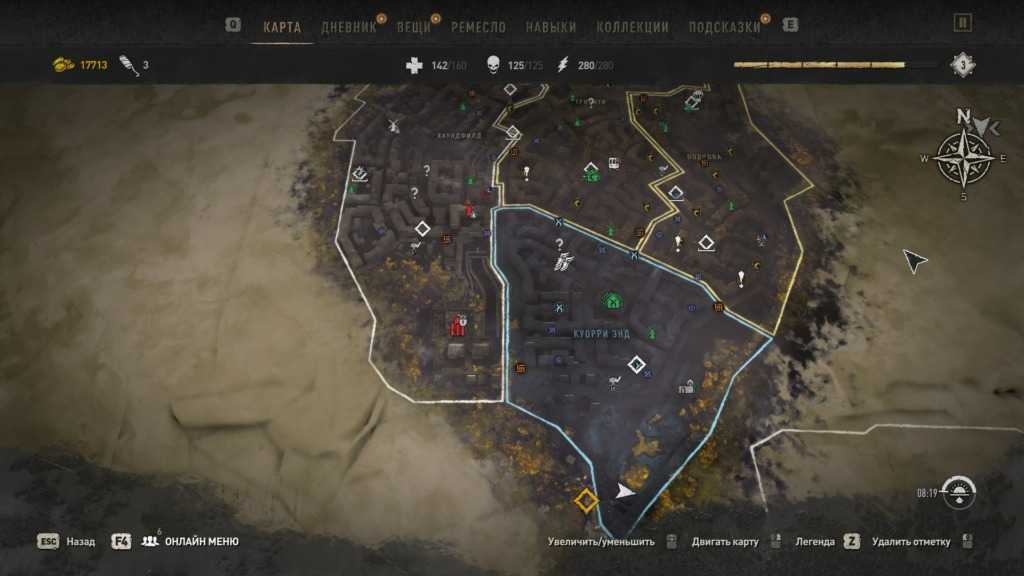The height and width of the screenshot is (576, 1024).
Task: Click the compass rose on the map
Action: (x=964, y=158)
